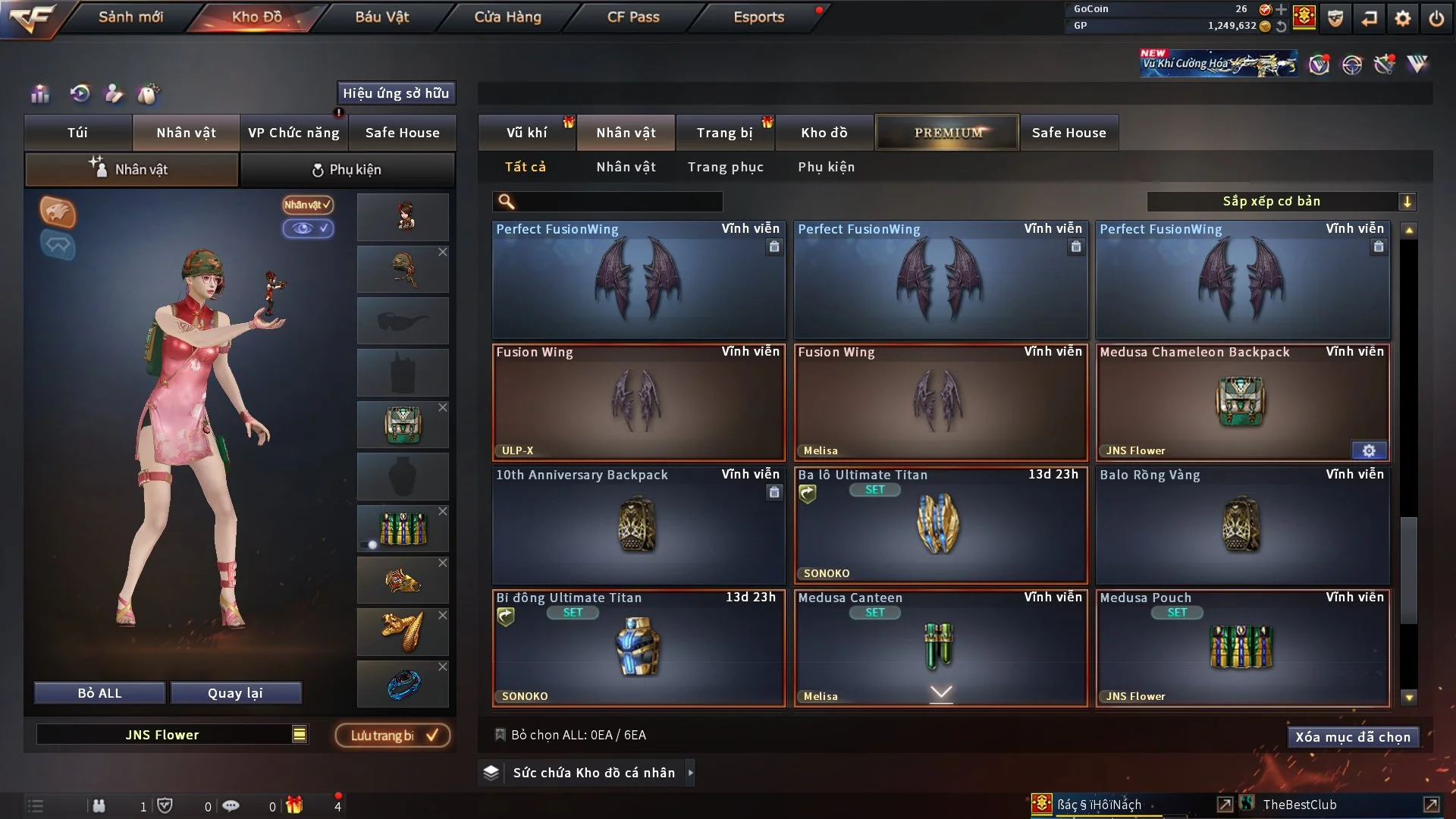Open the Sắp xếp cơ bản sort dropdown

(1282, 201)
